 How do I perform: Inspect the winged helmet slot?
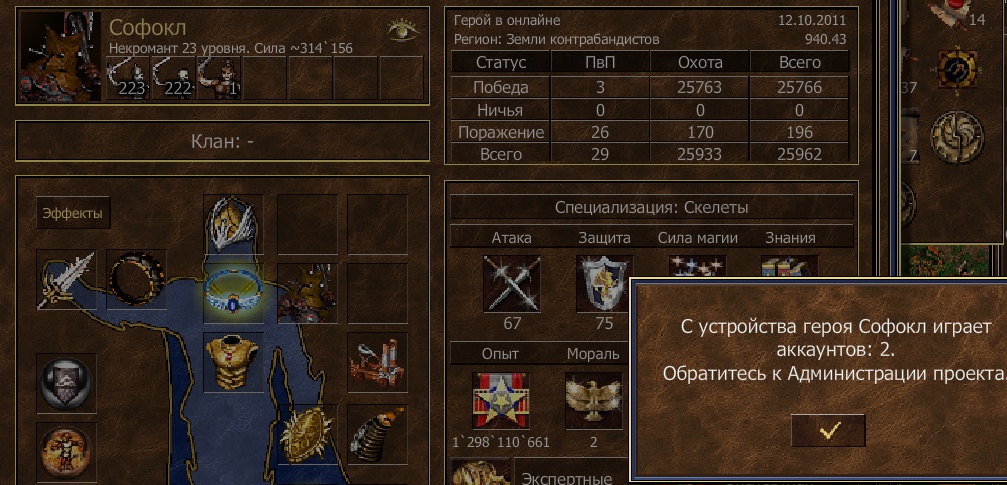[233, 223]
